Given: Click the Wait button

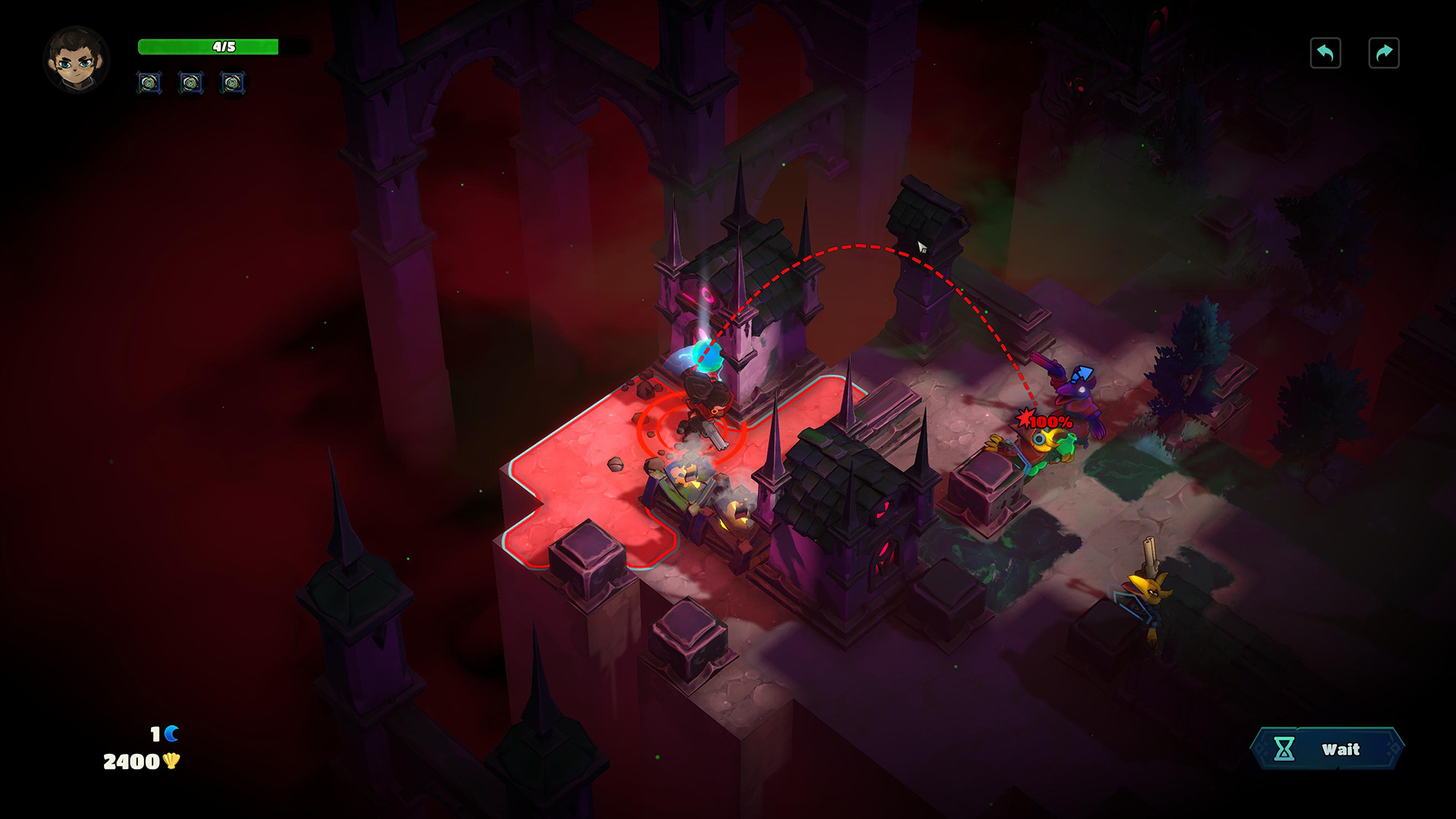Looking at the screenshot, I should tap(1327, 749).
